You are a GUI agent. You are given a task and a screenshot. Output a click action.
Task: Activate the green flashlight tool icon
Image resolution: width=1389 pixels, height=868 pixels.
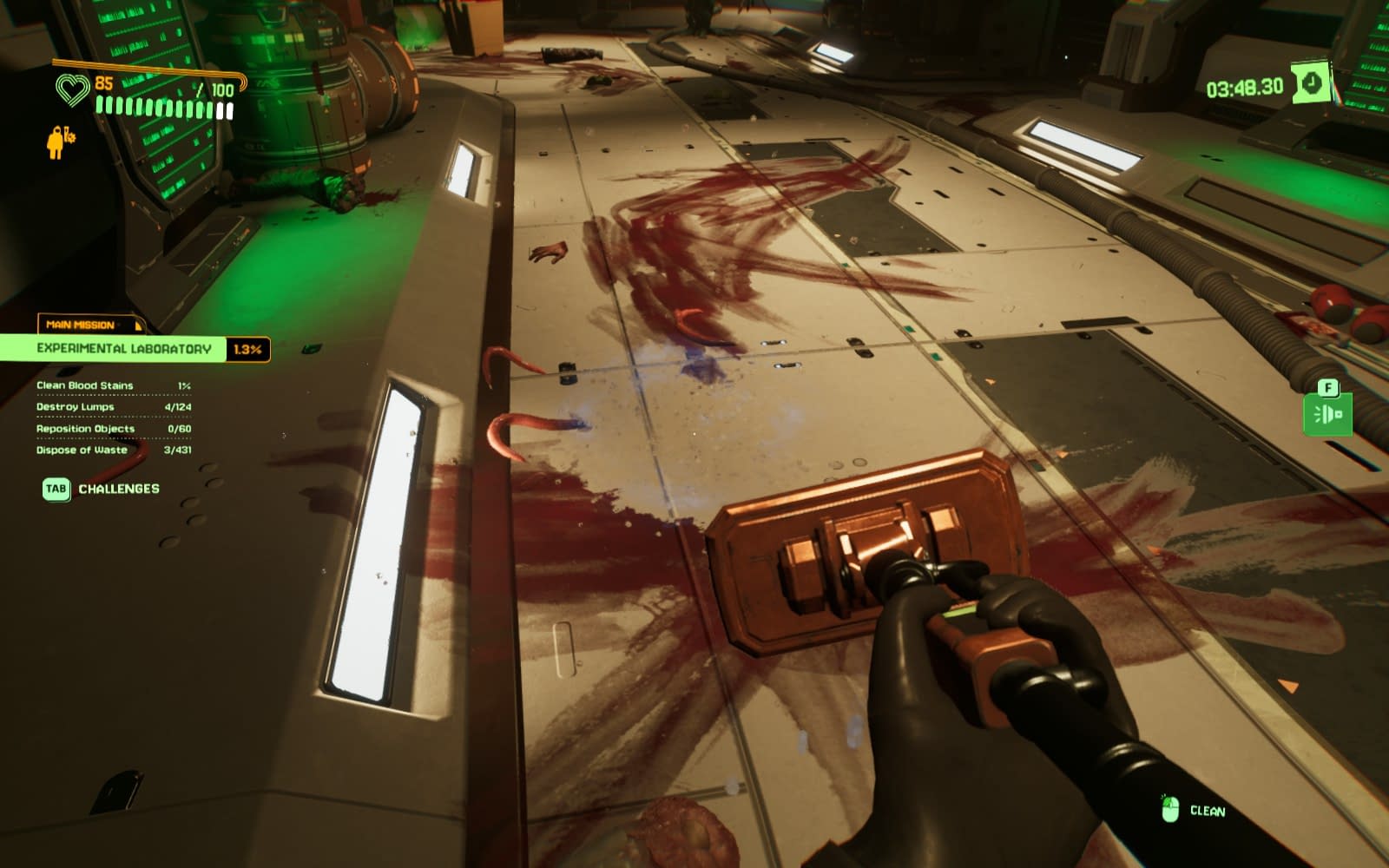click(x=1327, y=414)
